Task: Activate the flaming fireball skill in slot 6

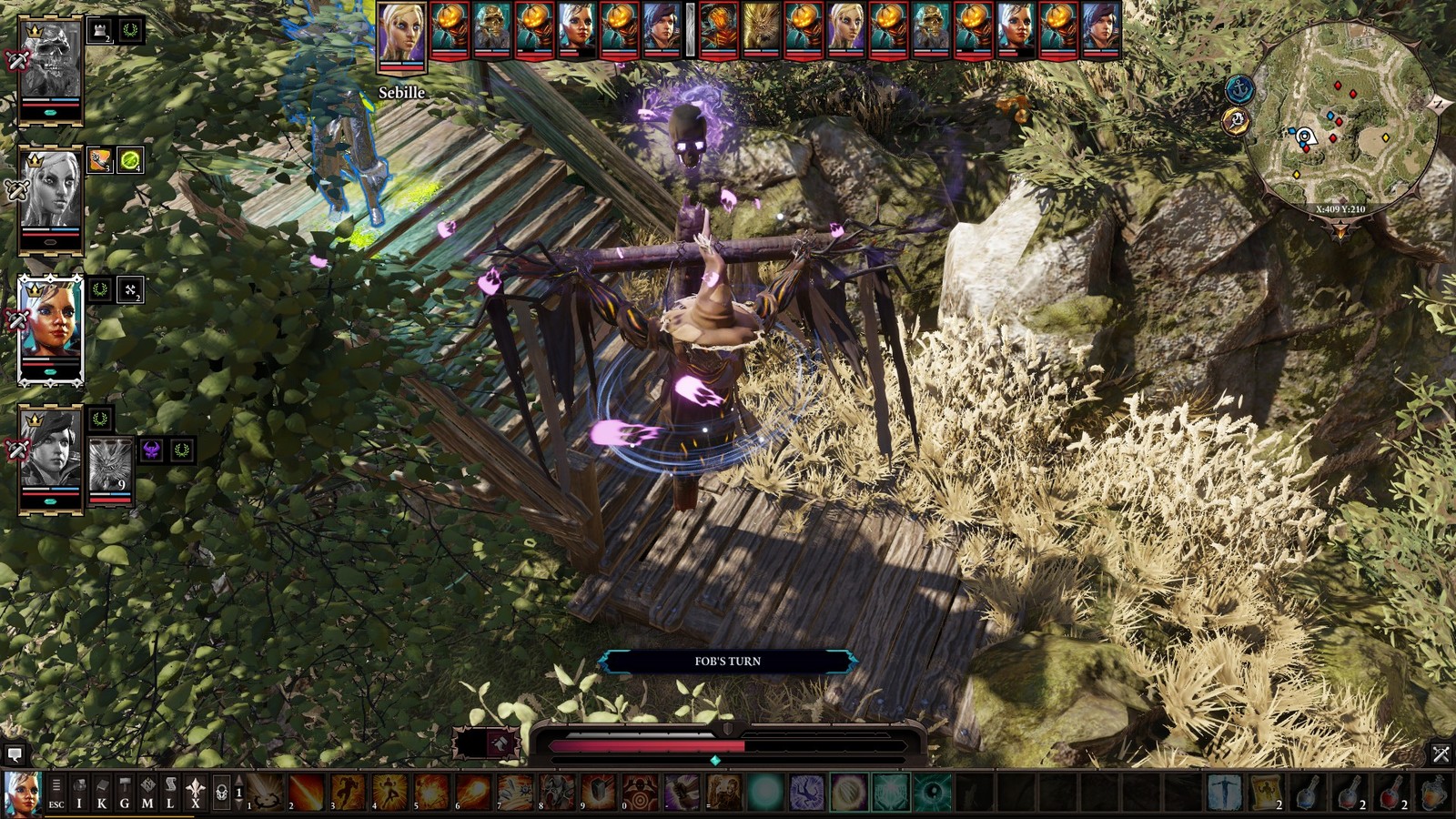Action: pyautogui.click(x=474, y=793)
